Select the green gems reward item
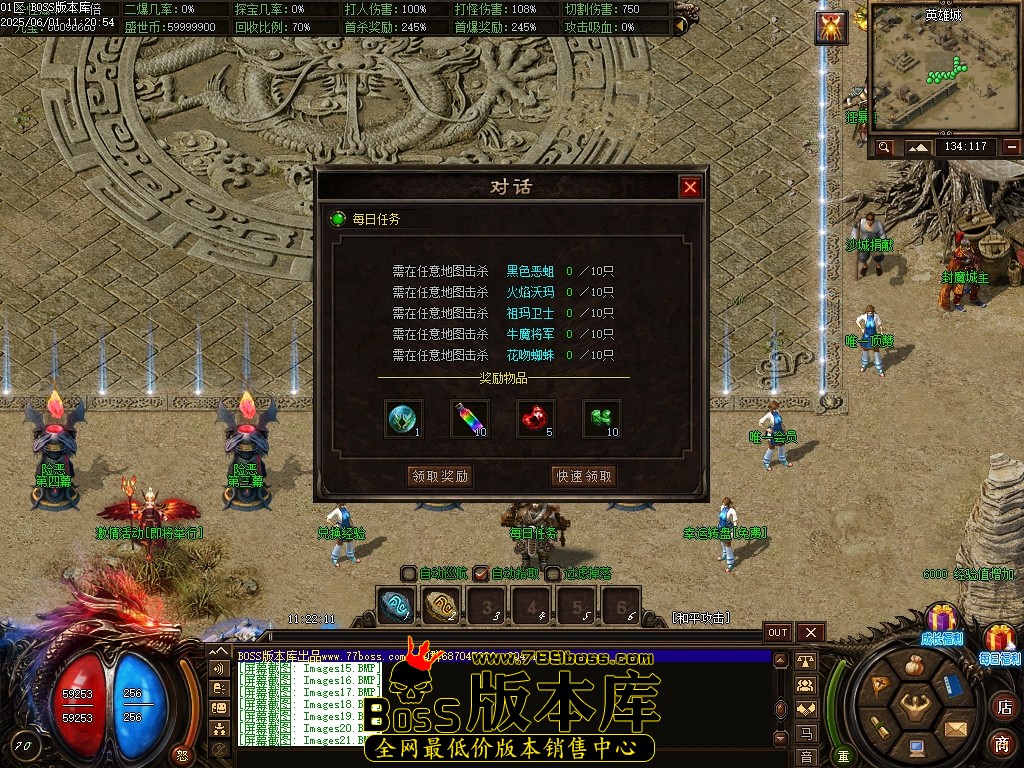1024x768 pixels. point(602,419)
